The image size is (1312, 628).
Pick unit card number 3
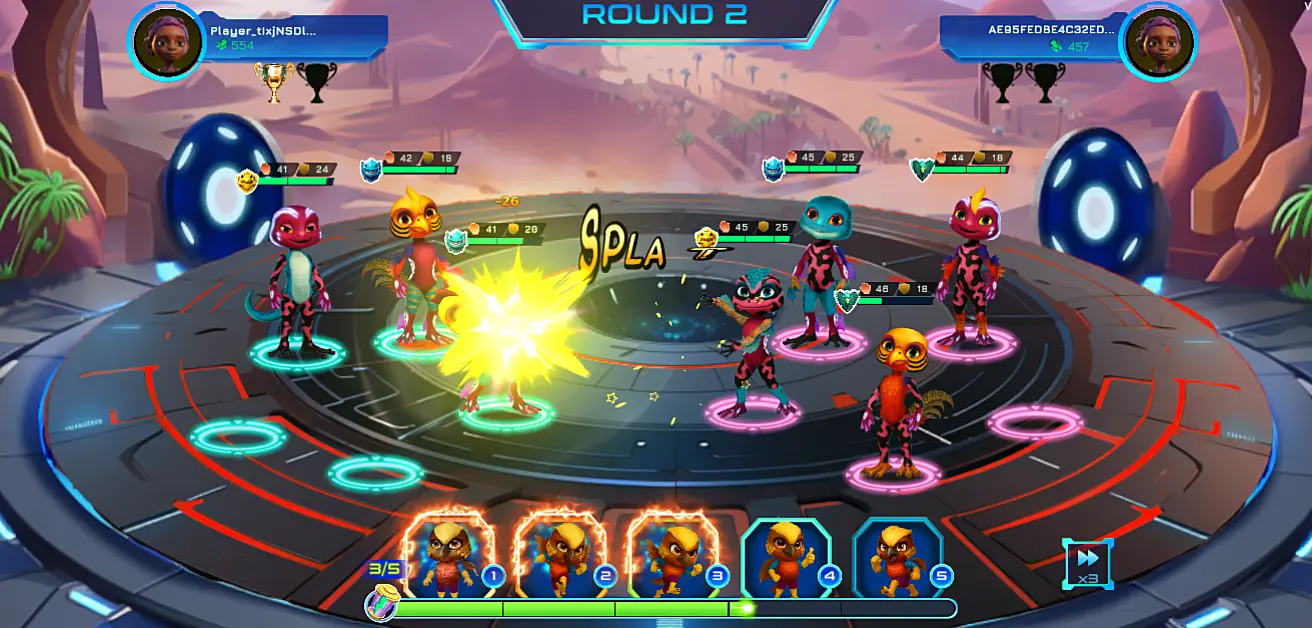(673, 556)
